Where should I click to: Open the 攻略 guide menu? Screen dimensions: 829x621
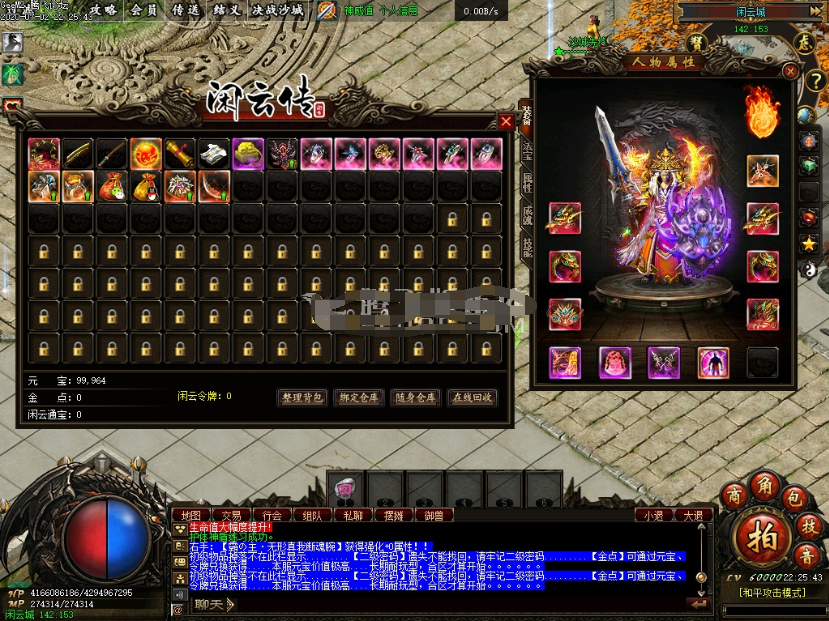pyautogui.click(x=103, y=10)
